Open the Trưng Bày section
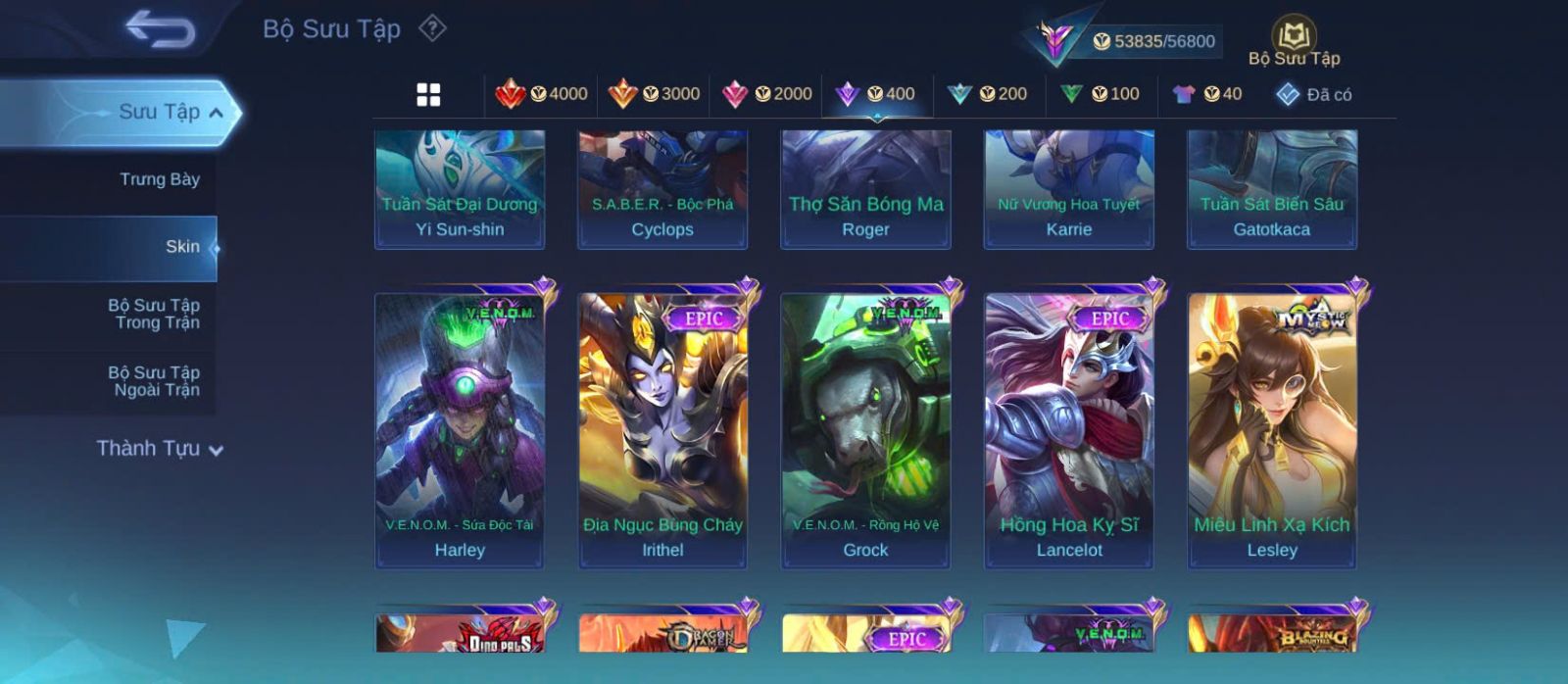 tap(159, 179)
